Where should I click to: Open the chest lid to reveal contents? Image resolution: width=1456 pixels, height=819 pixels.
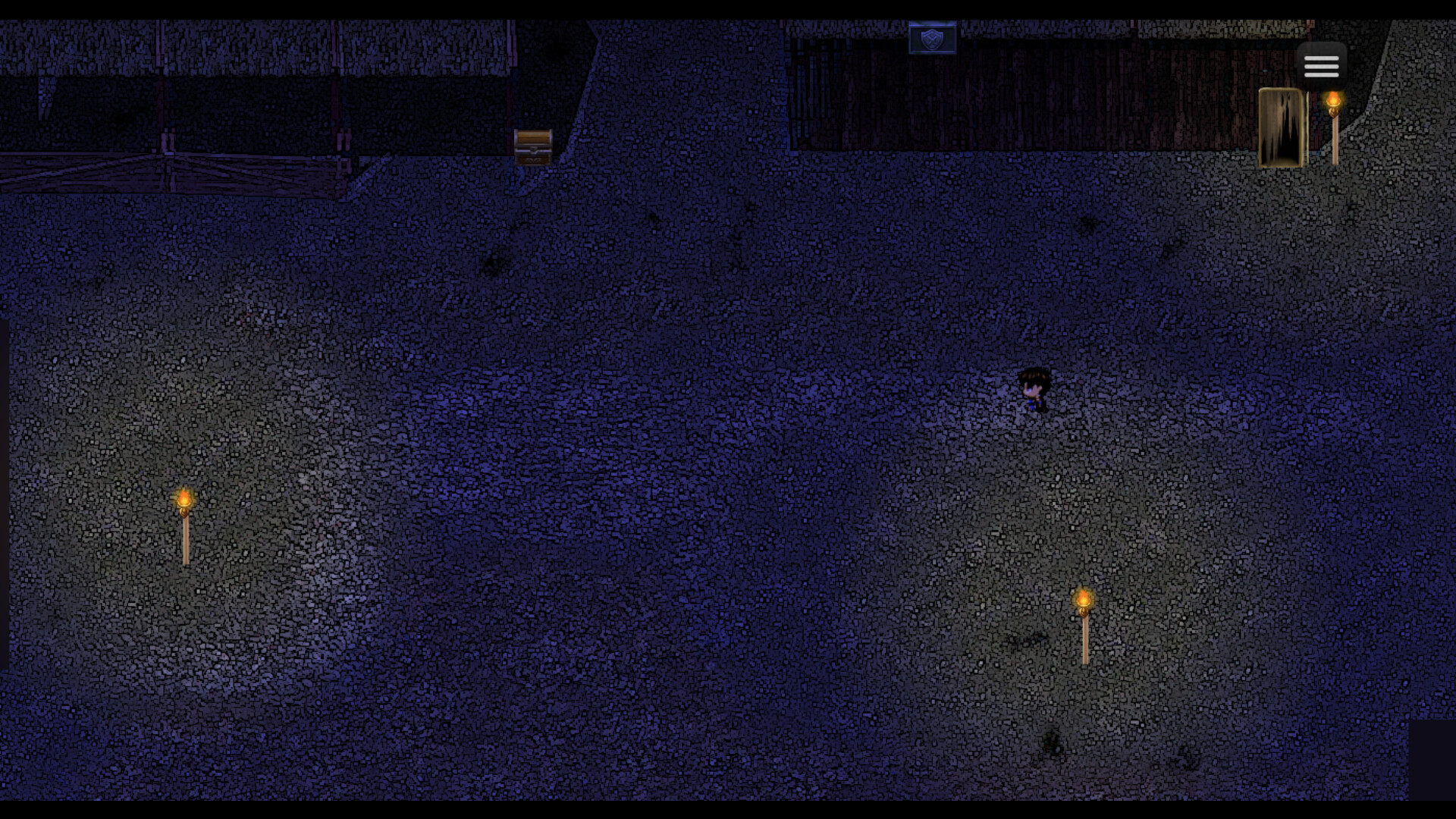pyautogui.click(x=534, y=138)
